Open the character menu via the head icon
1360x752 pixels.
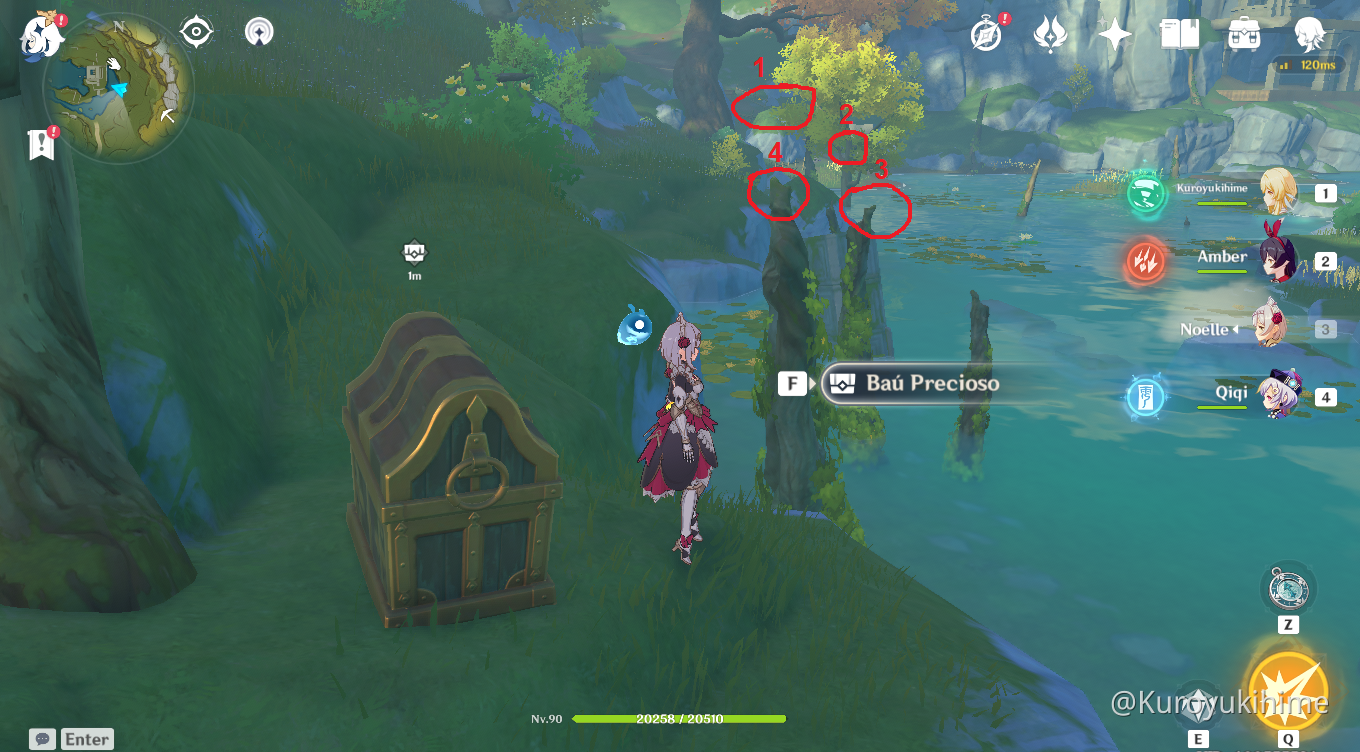1308,32
